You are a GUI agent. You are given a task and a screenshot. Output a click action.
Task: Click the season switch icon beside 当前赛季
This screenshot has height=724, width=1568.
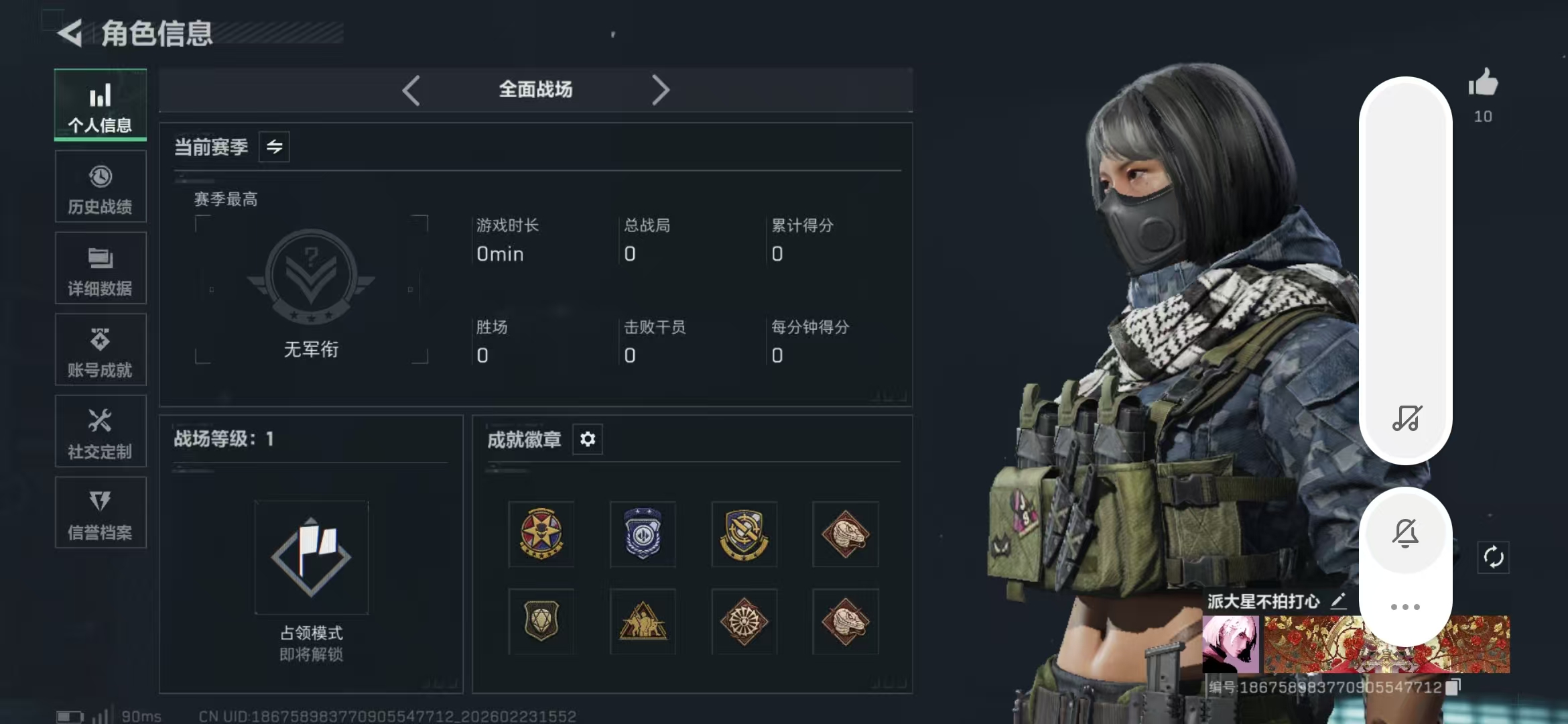(x=274, y=147)
